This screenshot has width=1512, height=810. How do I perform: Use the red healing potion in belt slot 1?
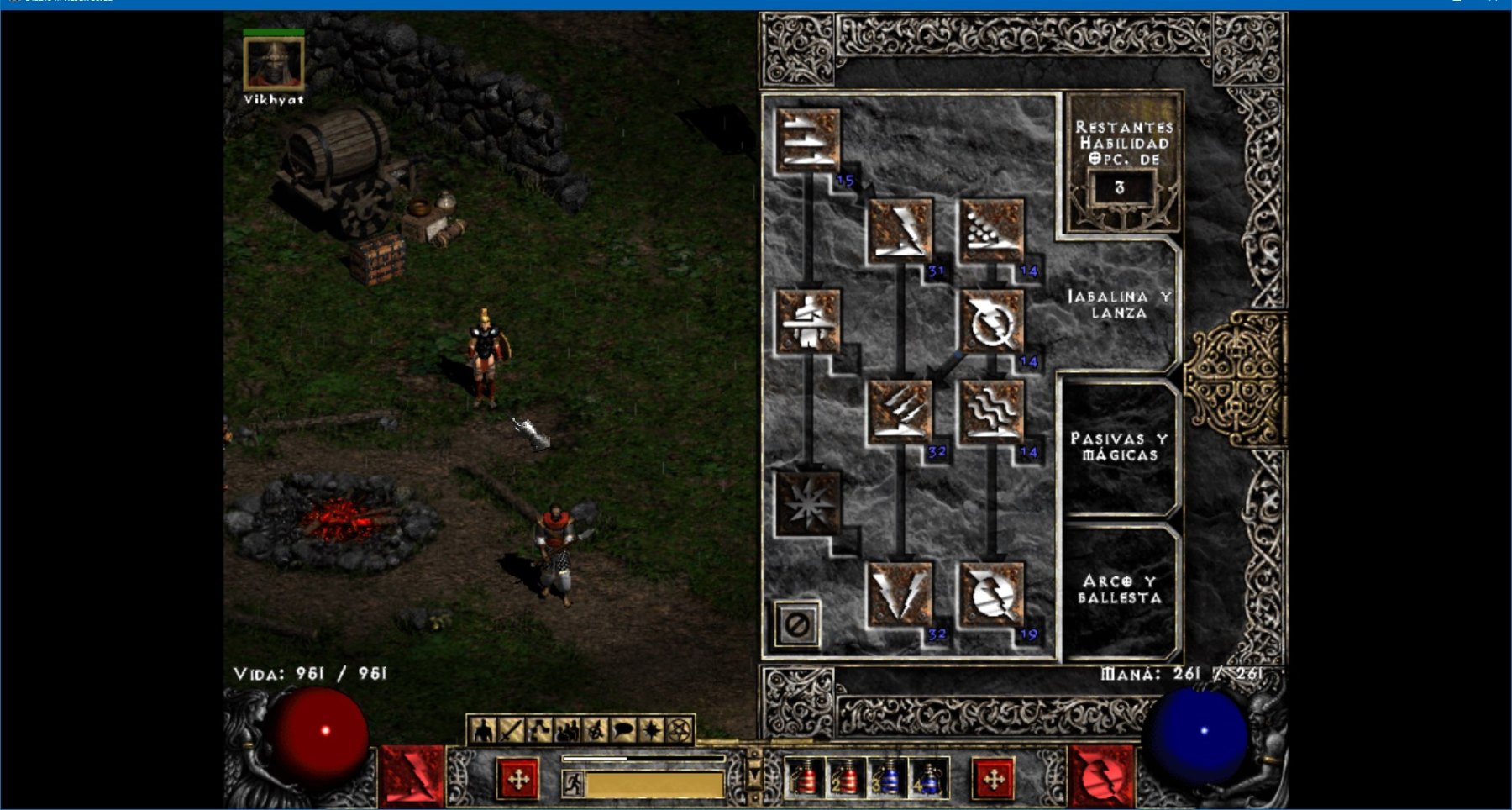(x=806, y=779)
